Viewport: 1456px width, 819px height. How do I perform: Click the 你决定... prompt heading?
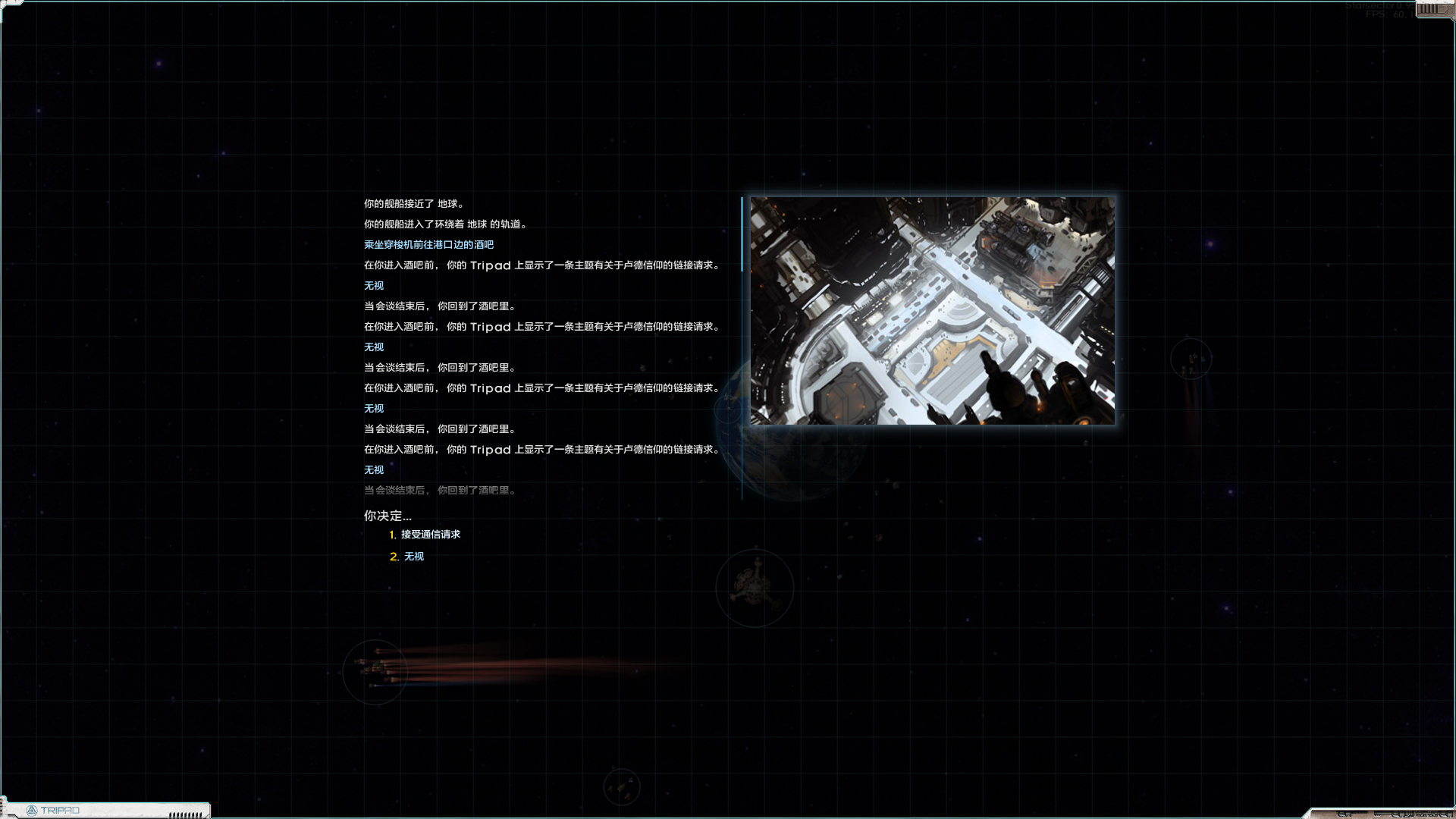[388, 515]
